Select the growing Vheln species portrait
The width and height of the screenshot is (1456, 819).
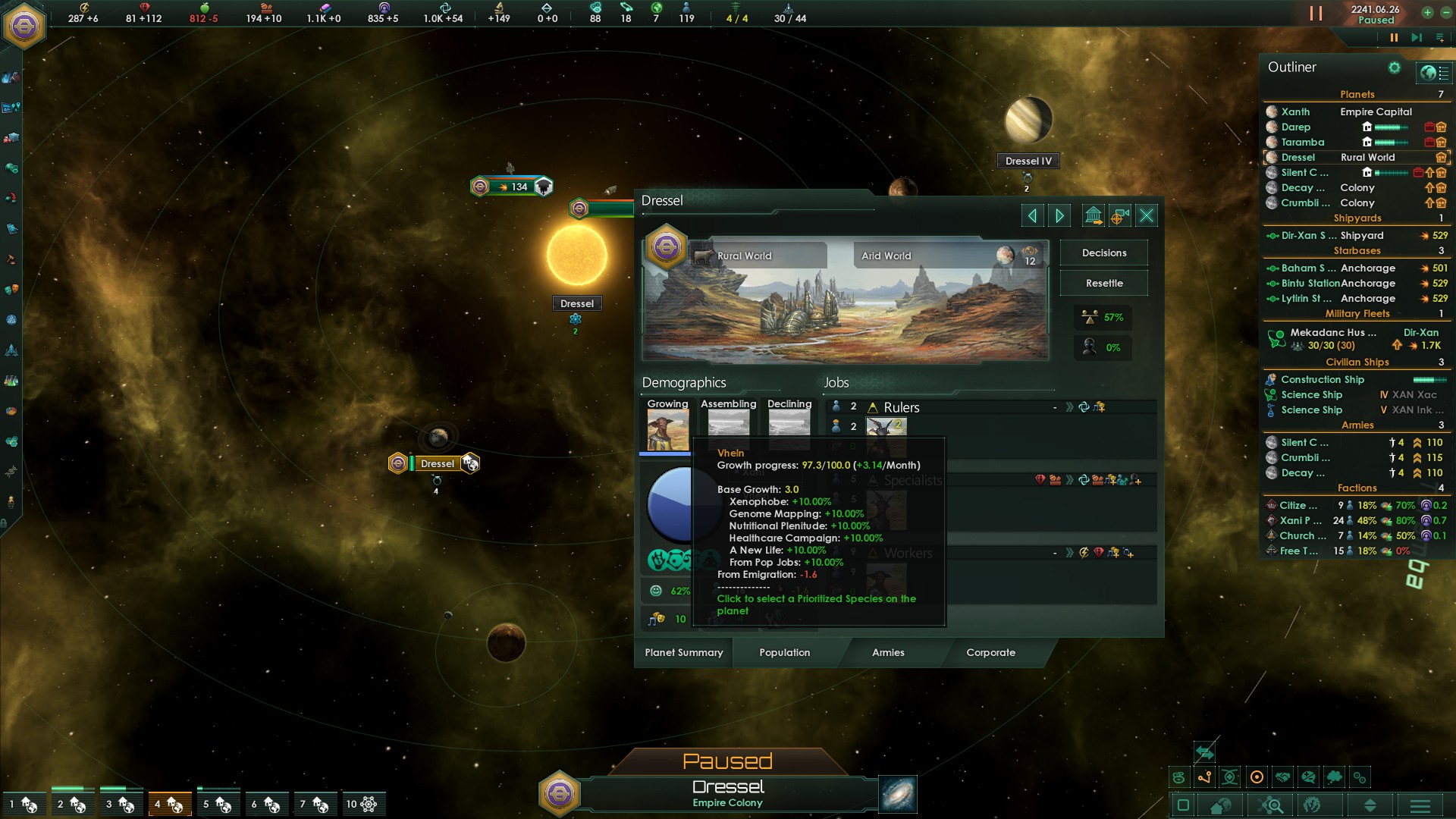pyautogui.click(x=667, y=430)
